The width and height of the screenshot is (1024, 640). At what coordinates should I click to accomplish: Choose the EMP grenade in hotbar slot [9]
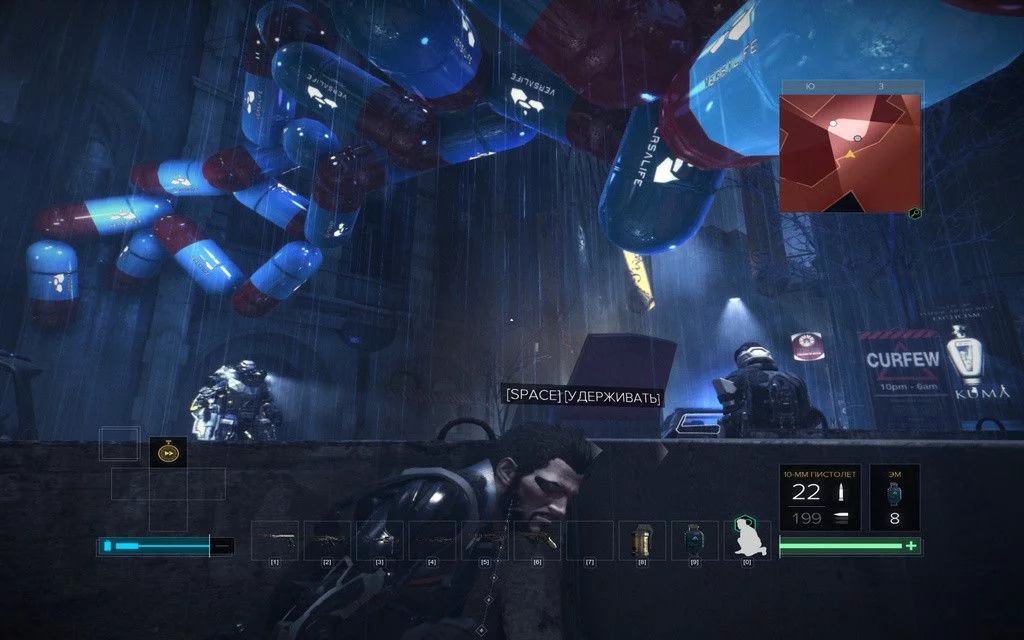pos(694,540)
